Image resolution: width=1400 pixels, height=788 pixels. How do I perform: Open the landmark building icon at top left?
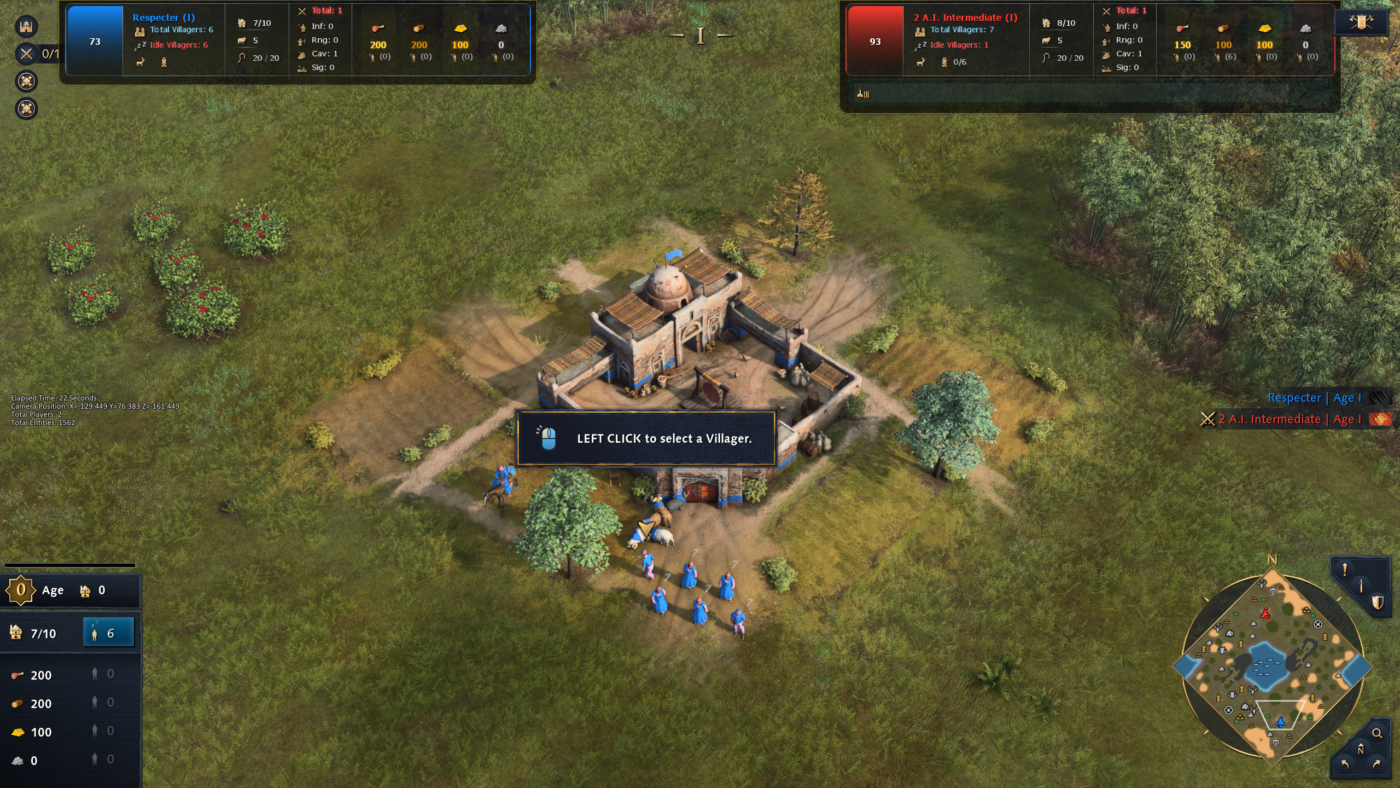pos(26,26)
